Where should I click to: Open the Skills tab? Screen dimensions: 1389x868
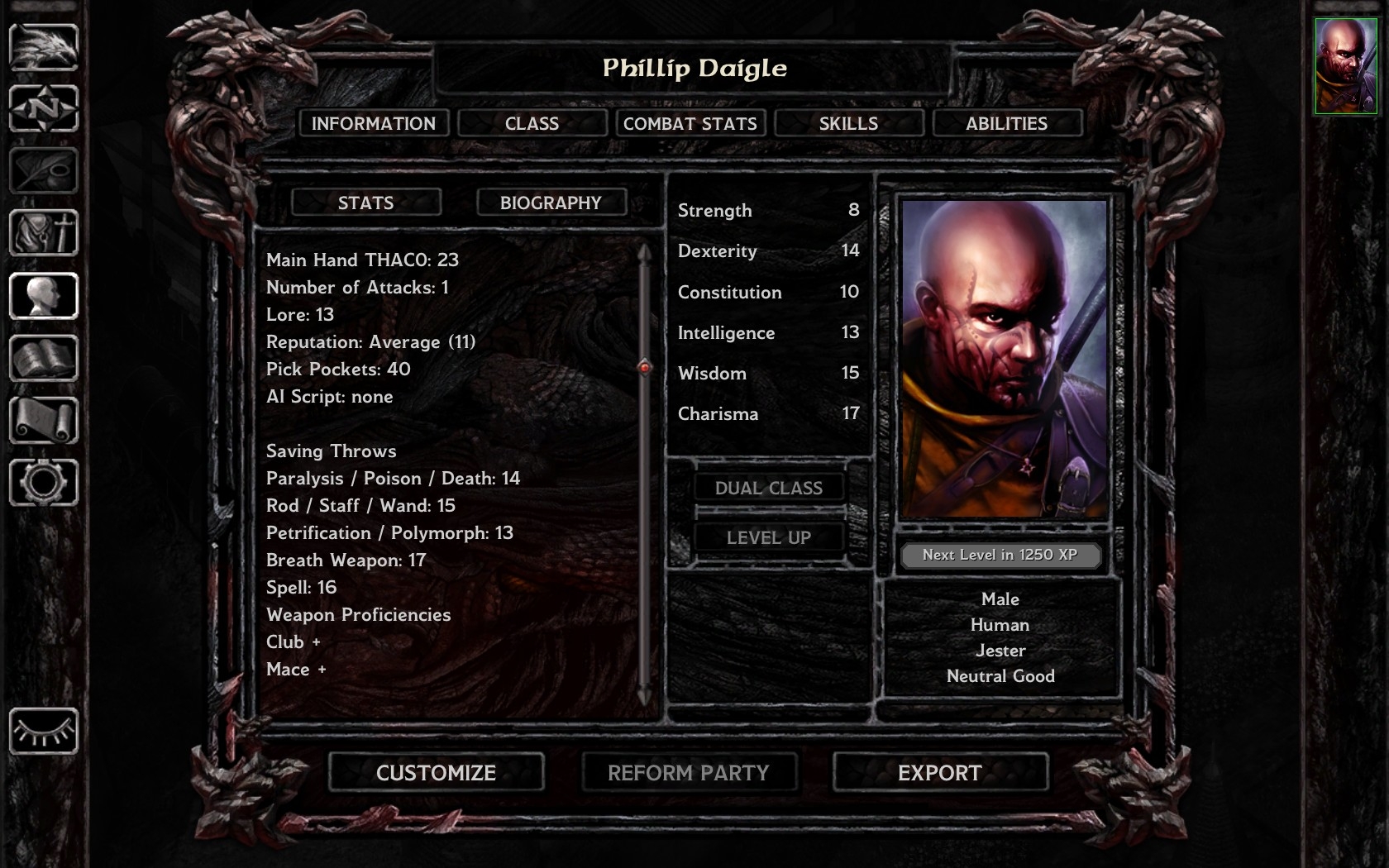848,123
